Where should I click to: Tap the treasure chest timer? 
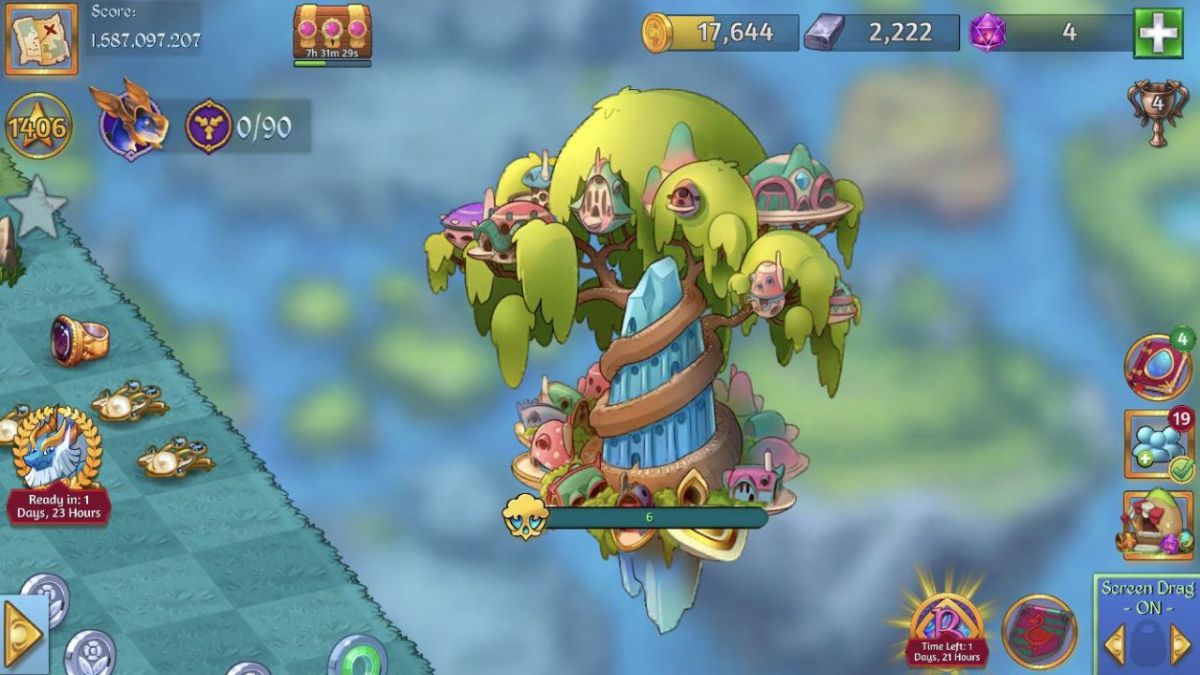click(332, 35)
